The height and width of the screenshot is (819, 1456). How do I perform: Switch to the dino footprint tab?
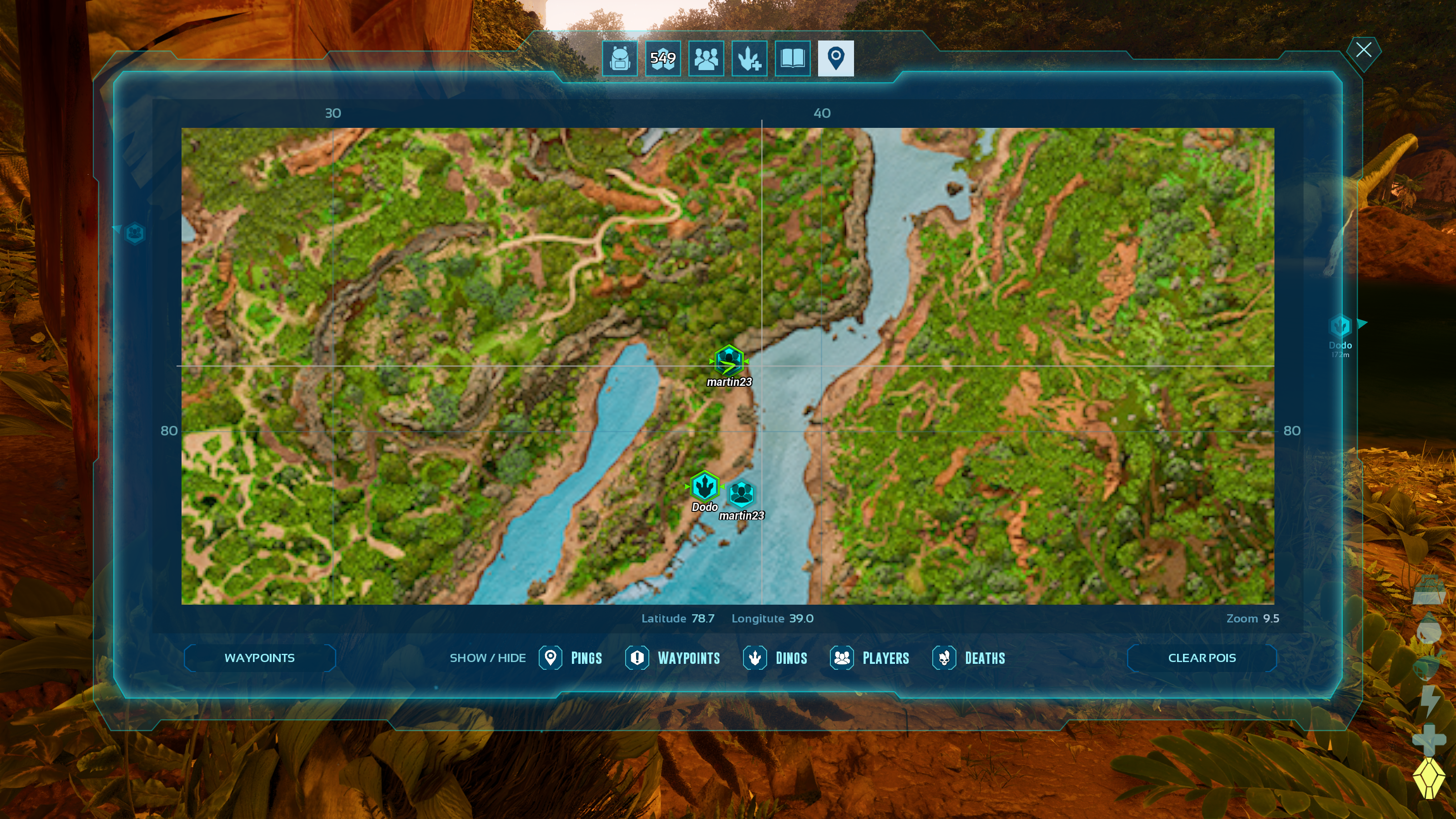pos(749,58)
